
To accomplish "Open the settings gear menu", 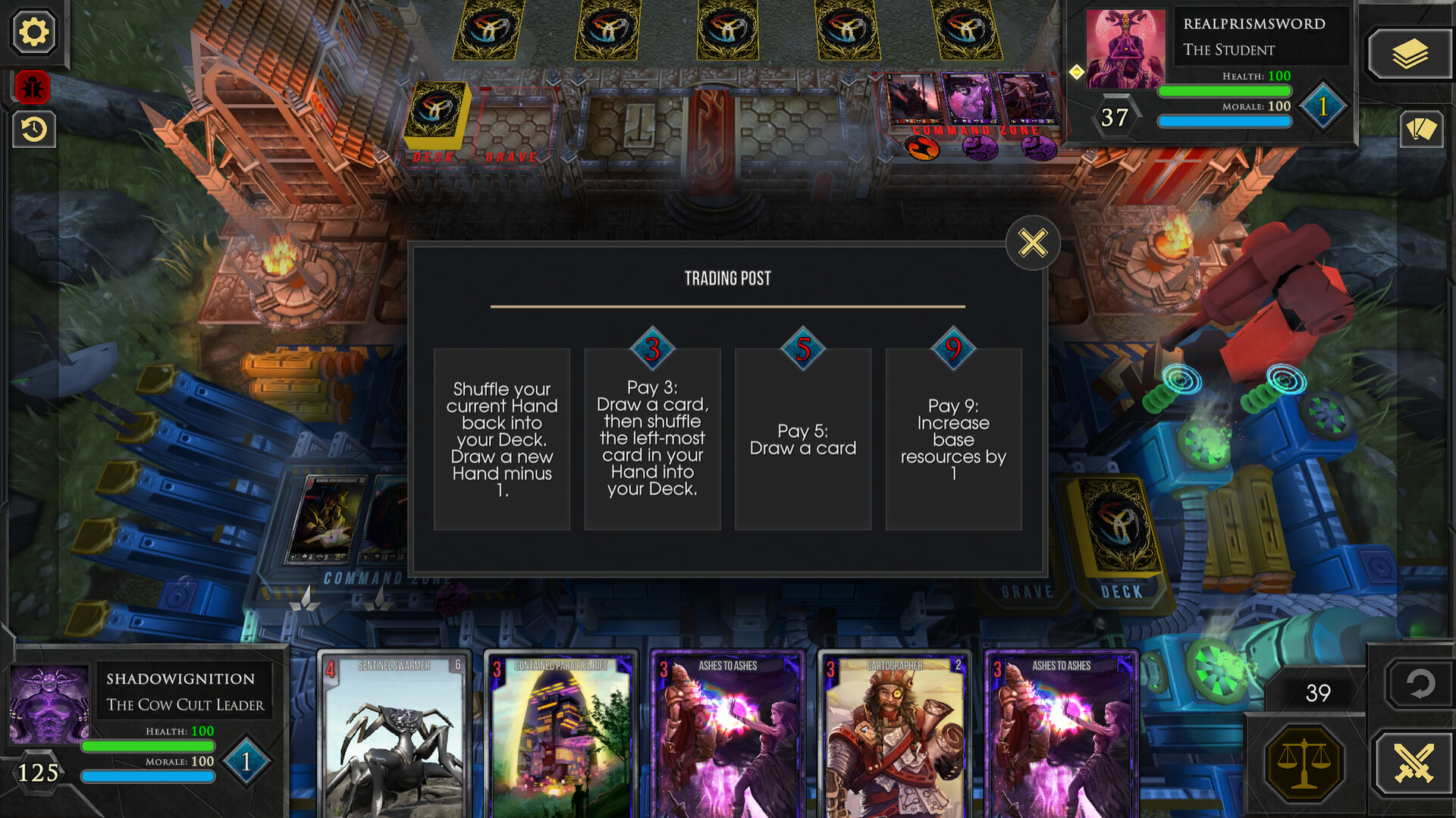I will 33,32.
